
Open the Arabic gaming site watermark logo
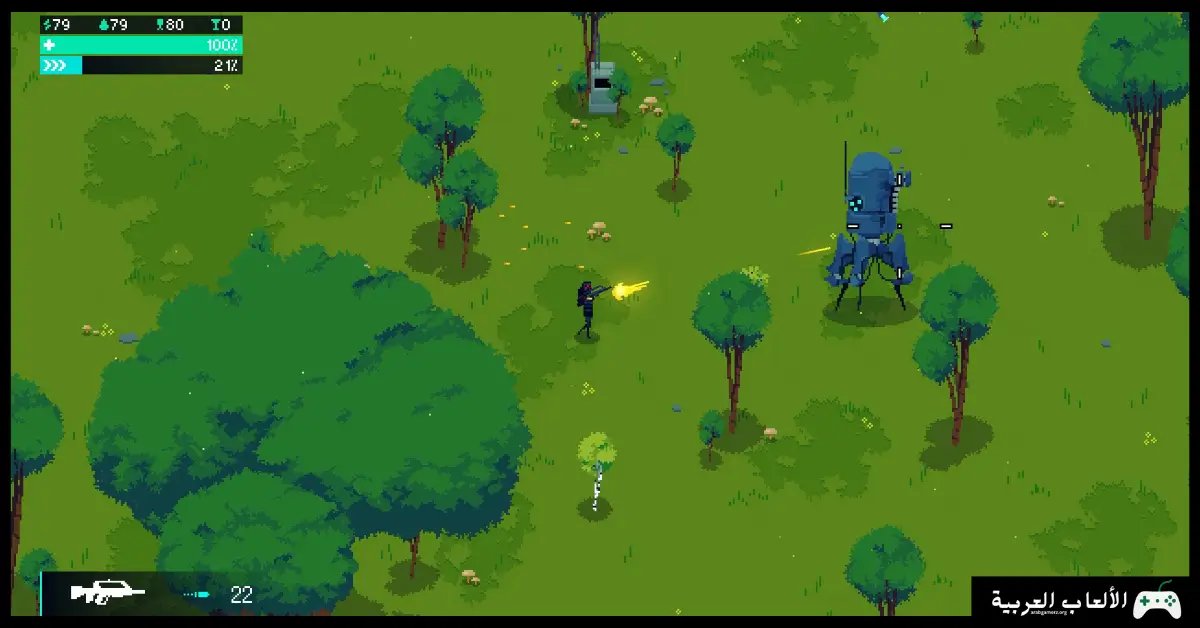coord(1084,600)
